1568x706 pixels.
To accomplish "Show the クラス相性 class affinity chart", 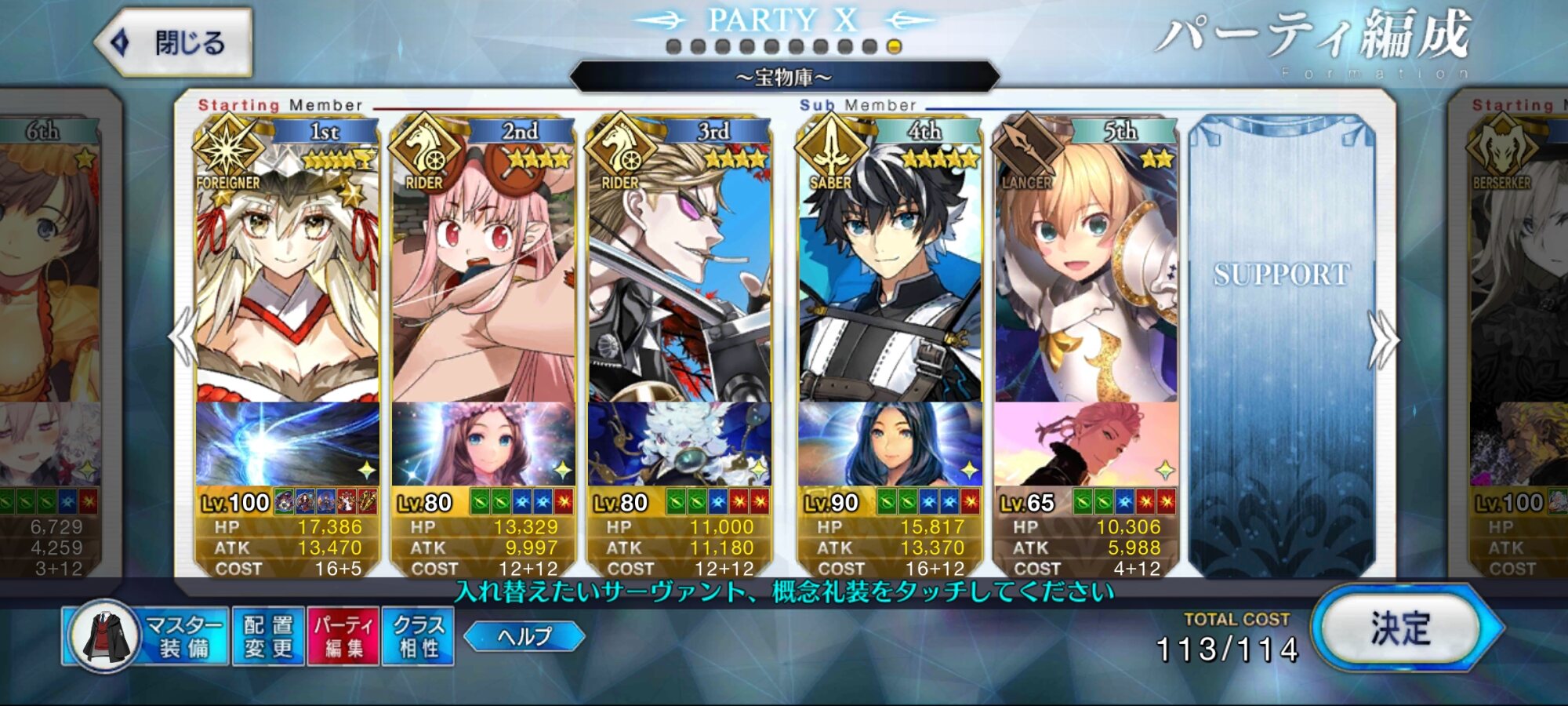I will click(418, 636).
